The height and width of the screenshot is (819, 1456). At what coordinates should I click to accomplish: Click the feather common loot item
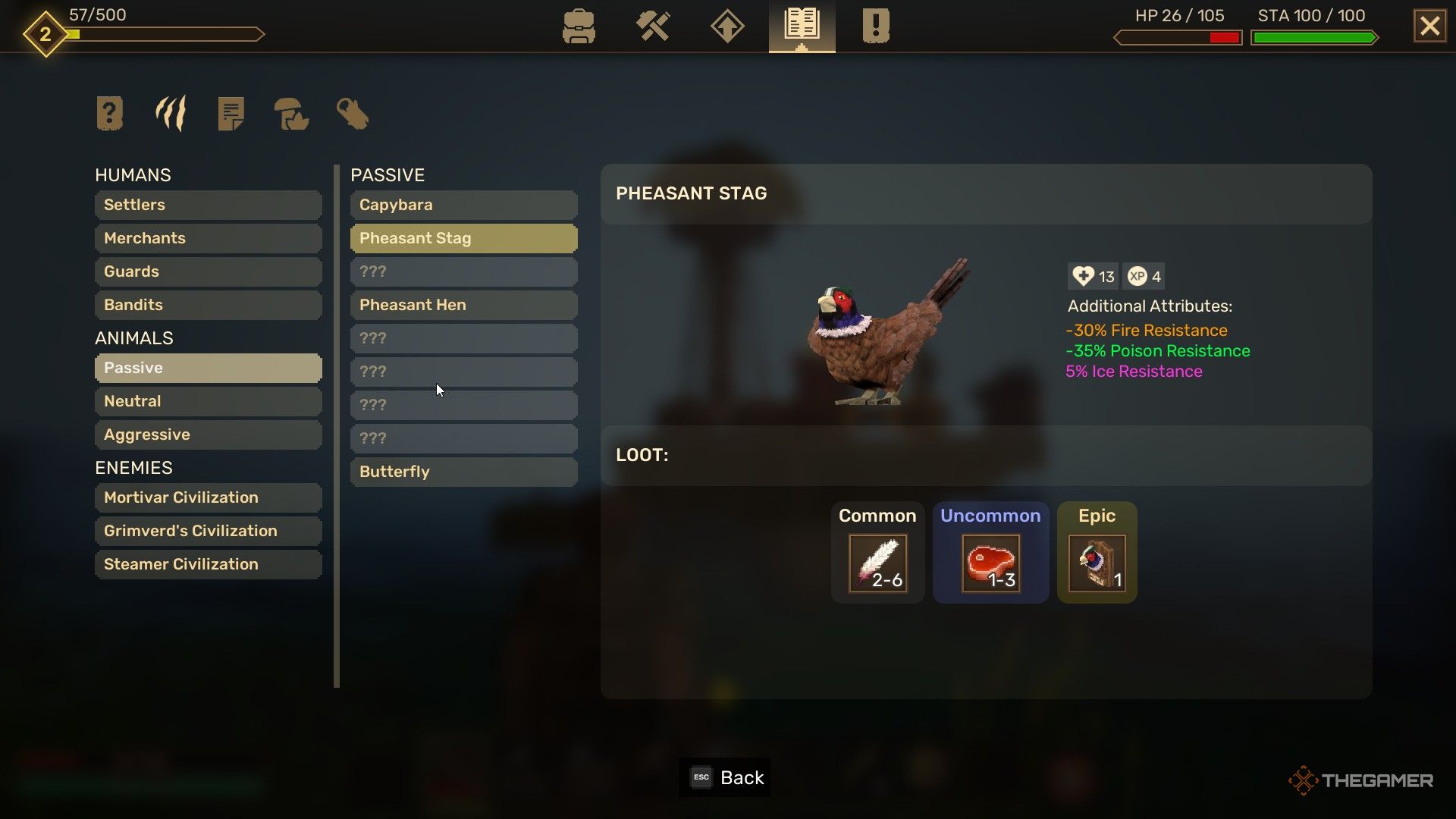(x=877, y=563)
